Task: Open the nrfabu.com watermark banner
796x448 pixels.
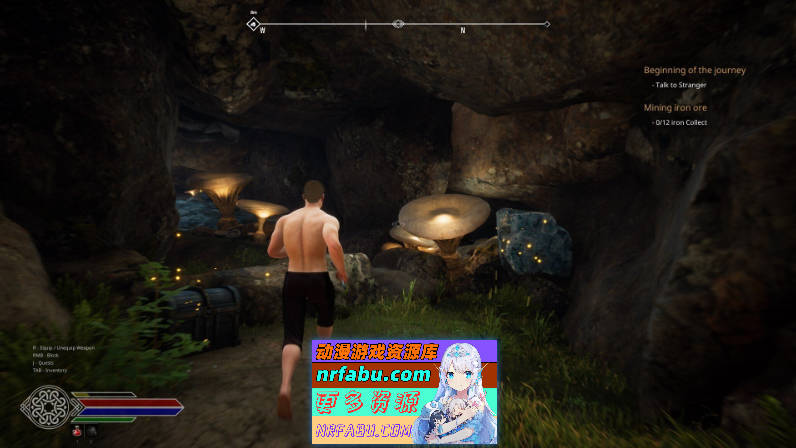Action: click(x=404, y=391)
